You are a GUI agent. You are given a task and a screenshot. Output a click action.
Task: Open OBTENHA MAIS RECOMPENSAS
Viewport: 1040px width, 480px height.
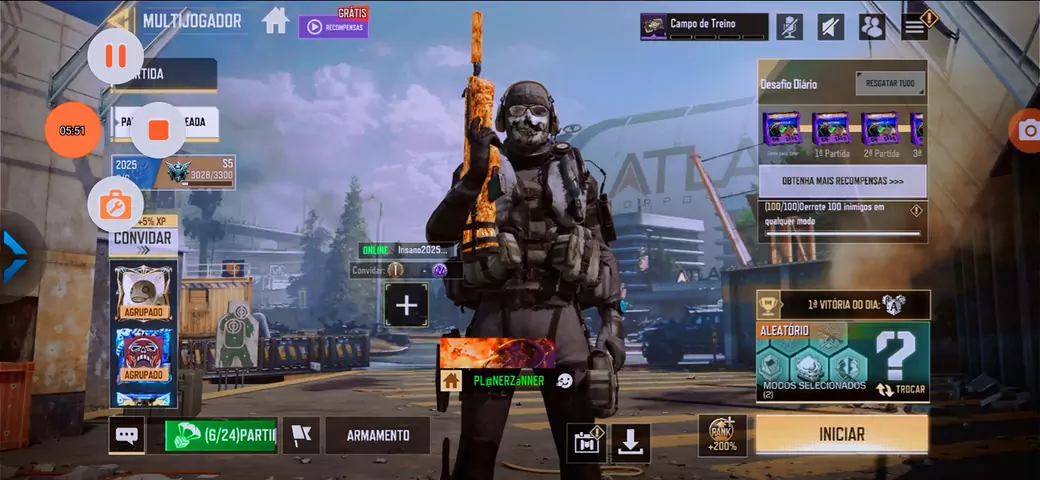pyautogui.click(x=841, y=181)
